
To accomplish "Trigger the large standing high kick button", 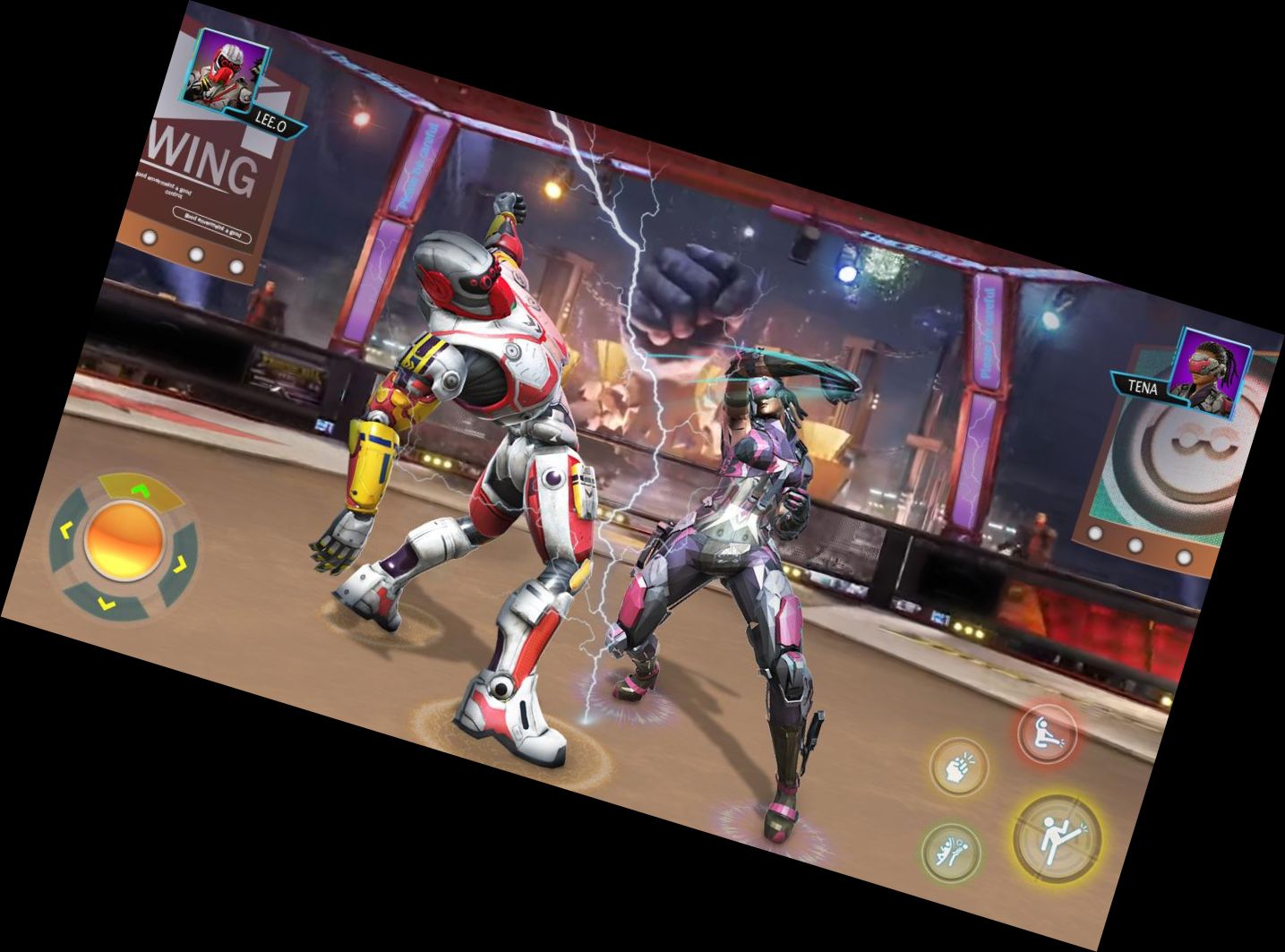I will [x=1057, y=839].
